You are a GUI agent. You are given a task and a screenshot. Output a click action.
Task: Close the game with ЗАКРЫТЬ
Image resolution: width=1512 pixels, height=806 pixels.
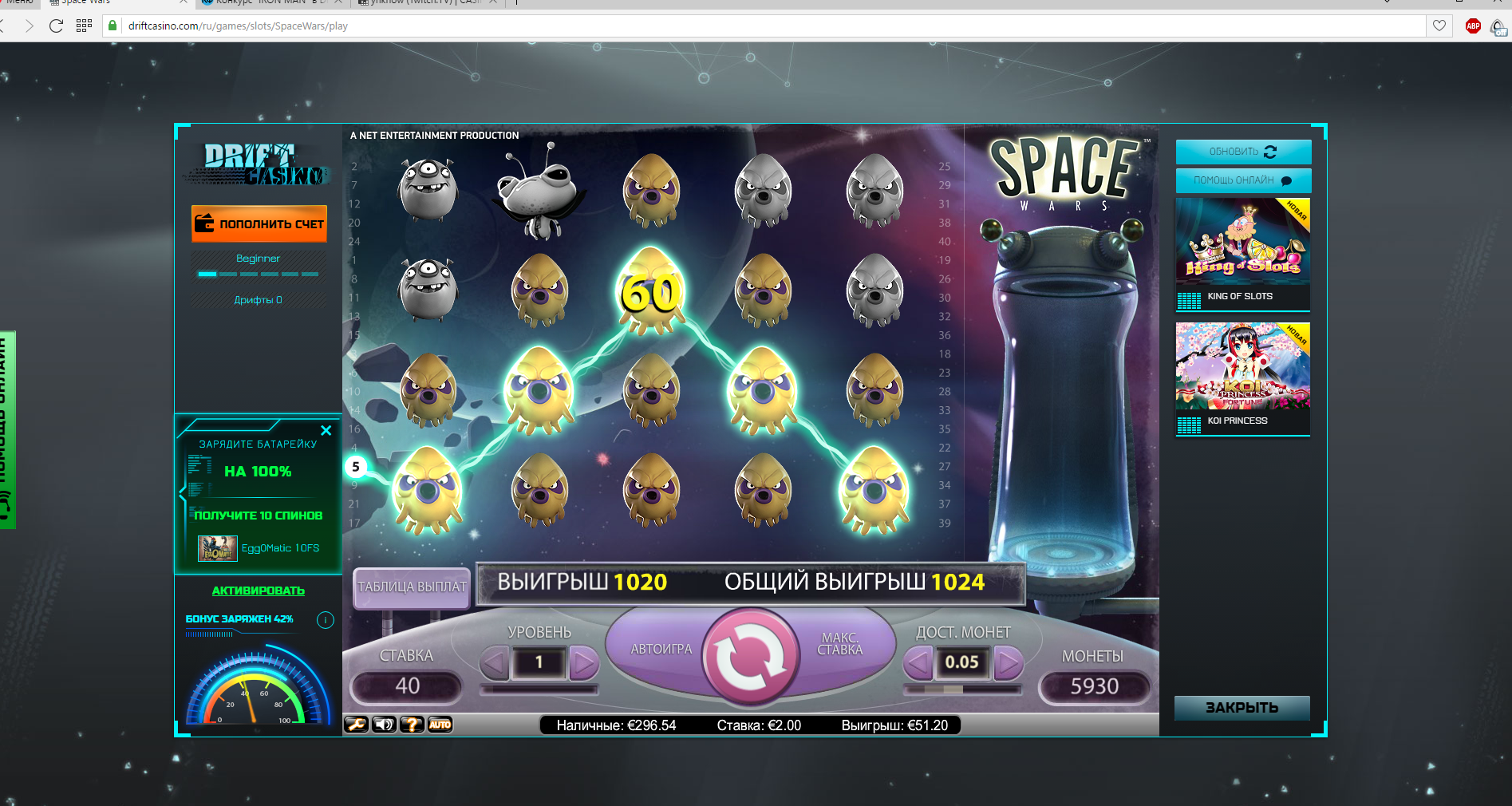tap(1242, 708)
